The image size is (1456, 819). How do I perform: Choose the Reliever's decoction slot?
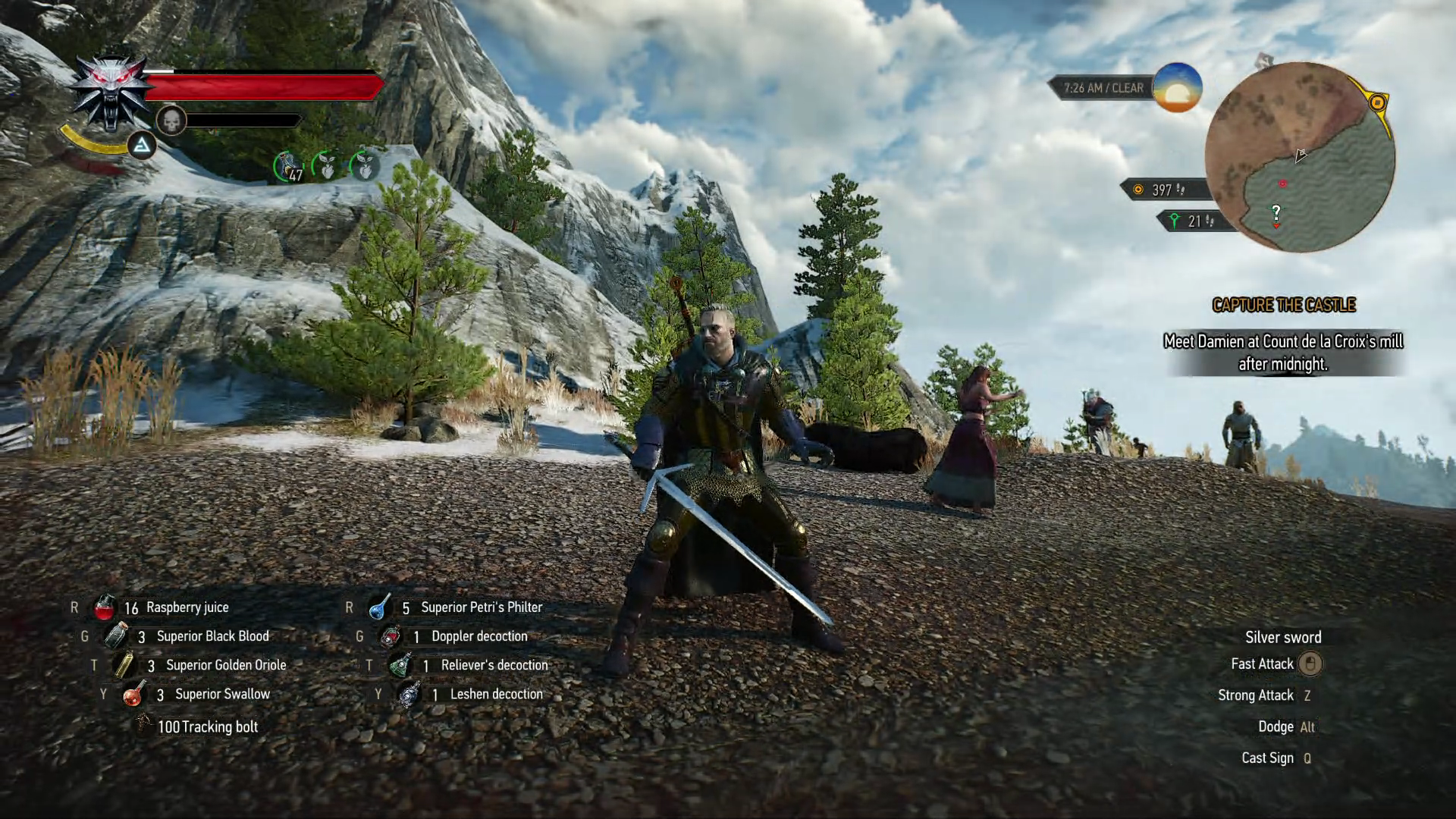[400, 665]
